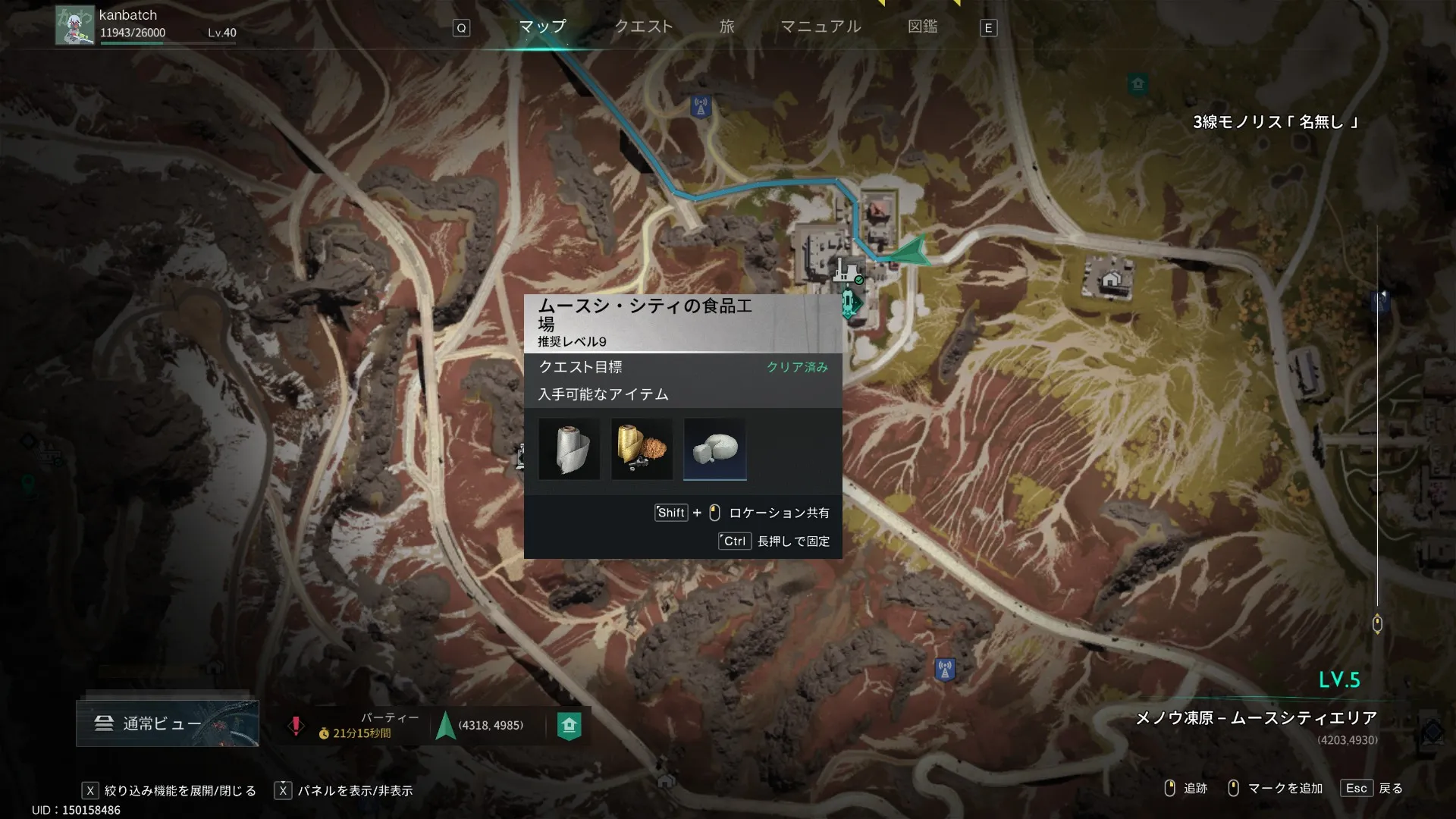
Task: Show the 図鑑 tab
Action: point(922,27)
